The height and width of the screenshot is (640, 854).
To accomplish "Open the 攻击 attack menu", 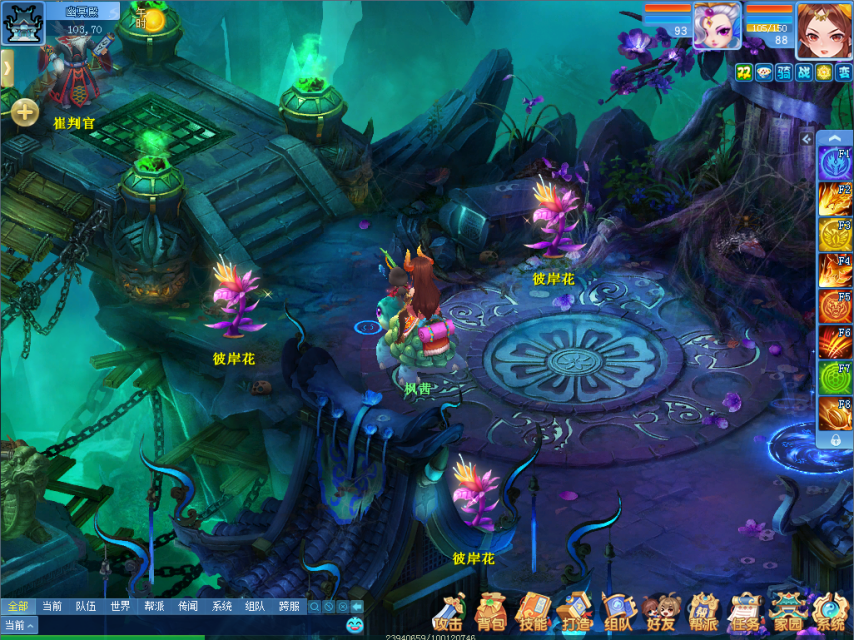I will click(449, 609).
